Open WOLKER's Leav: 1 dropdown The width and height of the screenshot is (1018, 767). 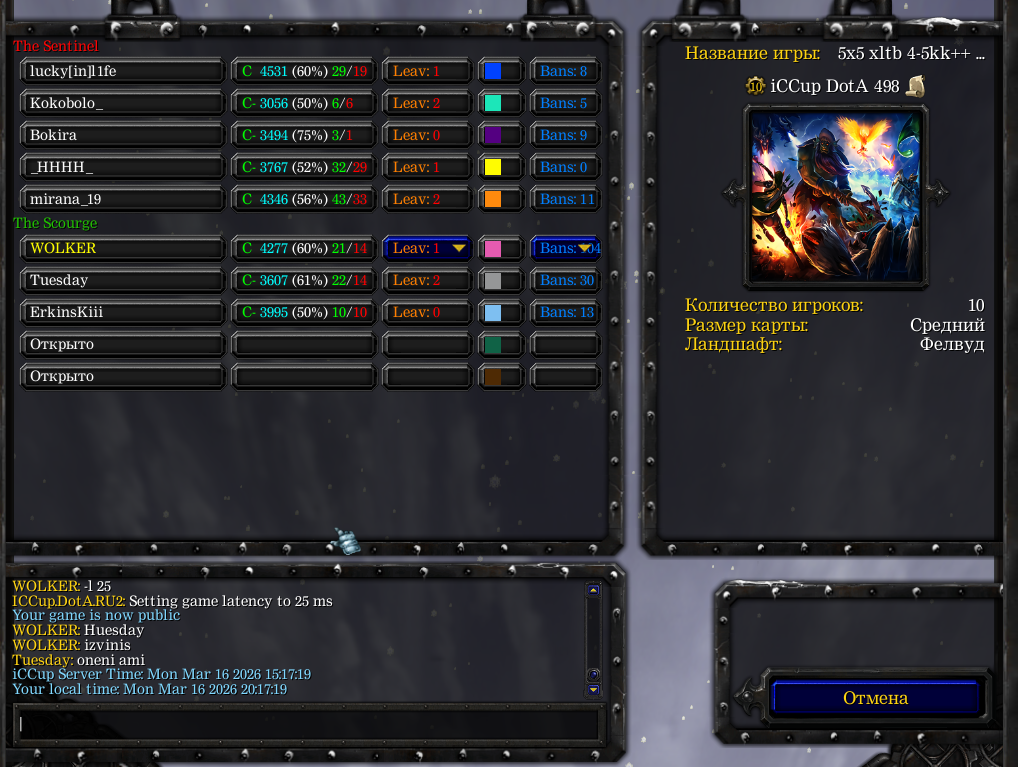[x=427, y=248]
